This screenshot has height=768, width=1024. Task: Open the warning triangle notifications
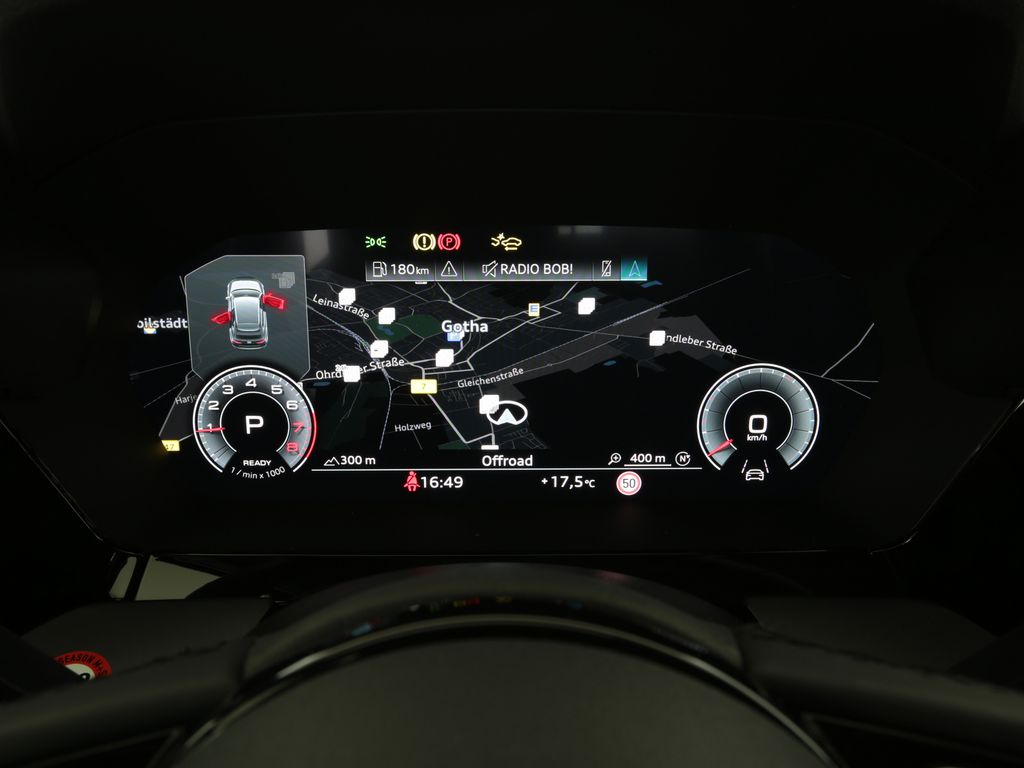tap(449, 269)
